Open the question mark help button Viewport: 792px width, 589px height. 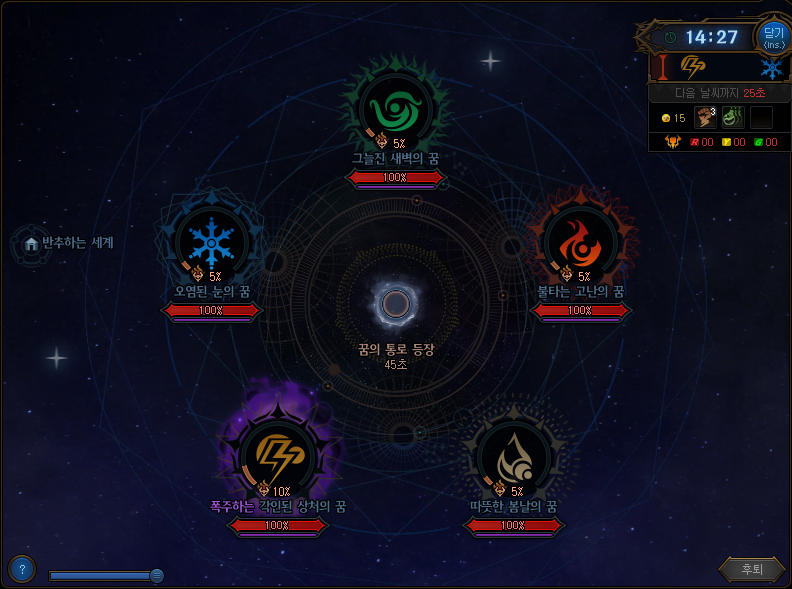[x=22, y=569]
